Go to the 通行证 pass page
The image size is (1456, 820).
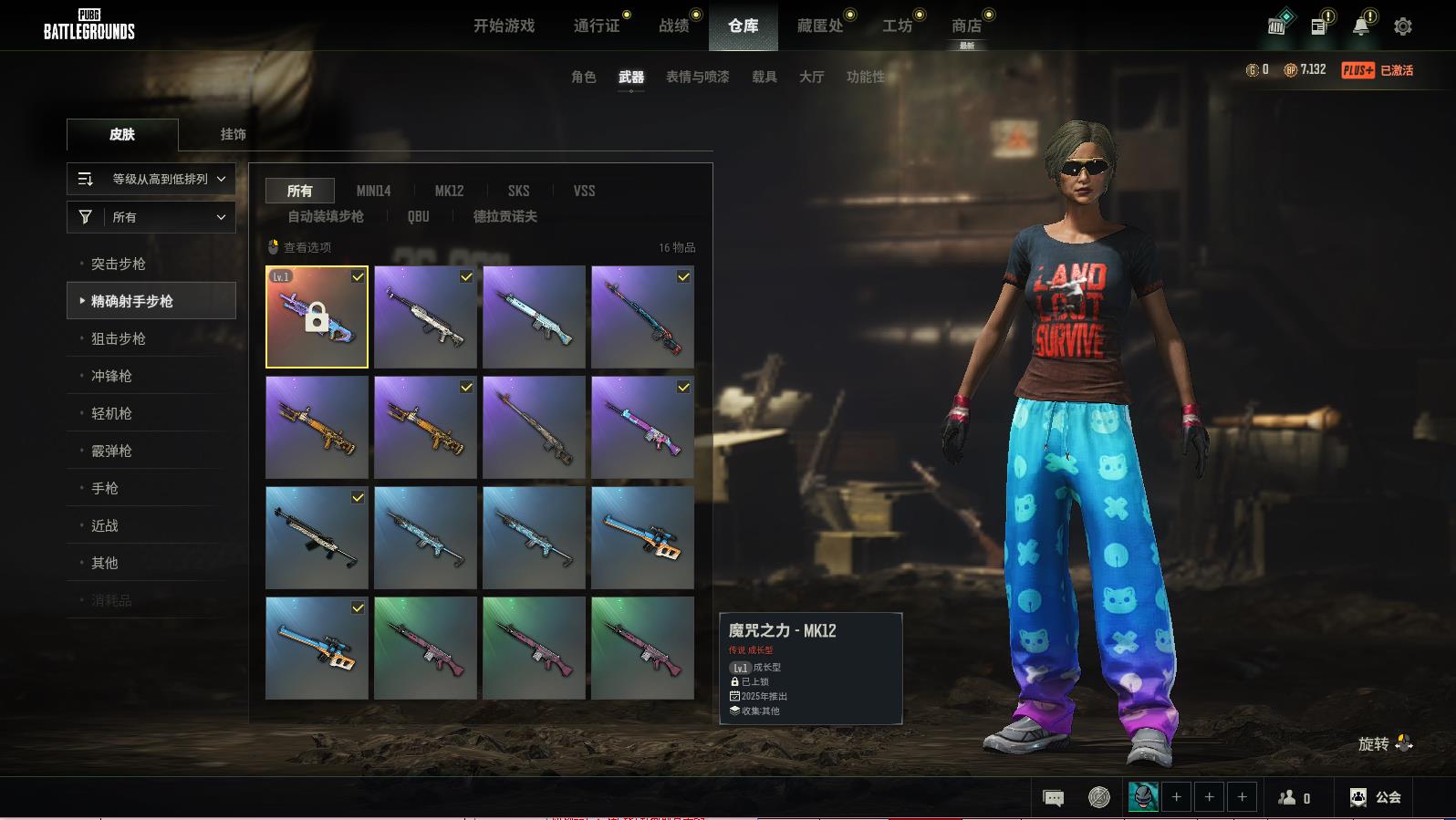click(597, 26)
